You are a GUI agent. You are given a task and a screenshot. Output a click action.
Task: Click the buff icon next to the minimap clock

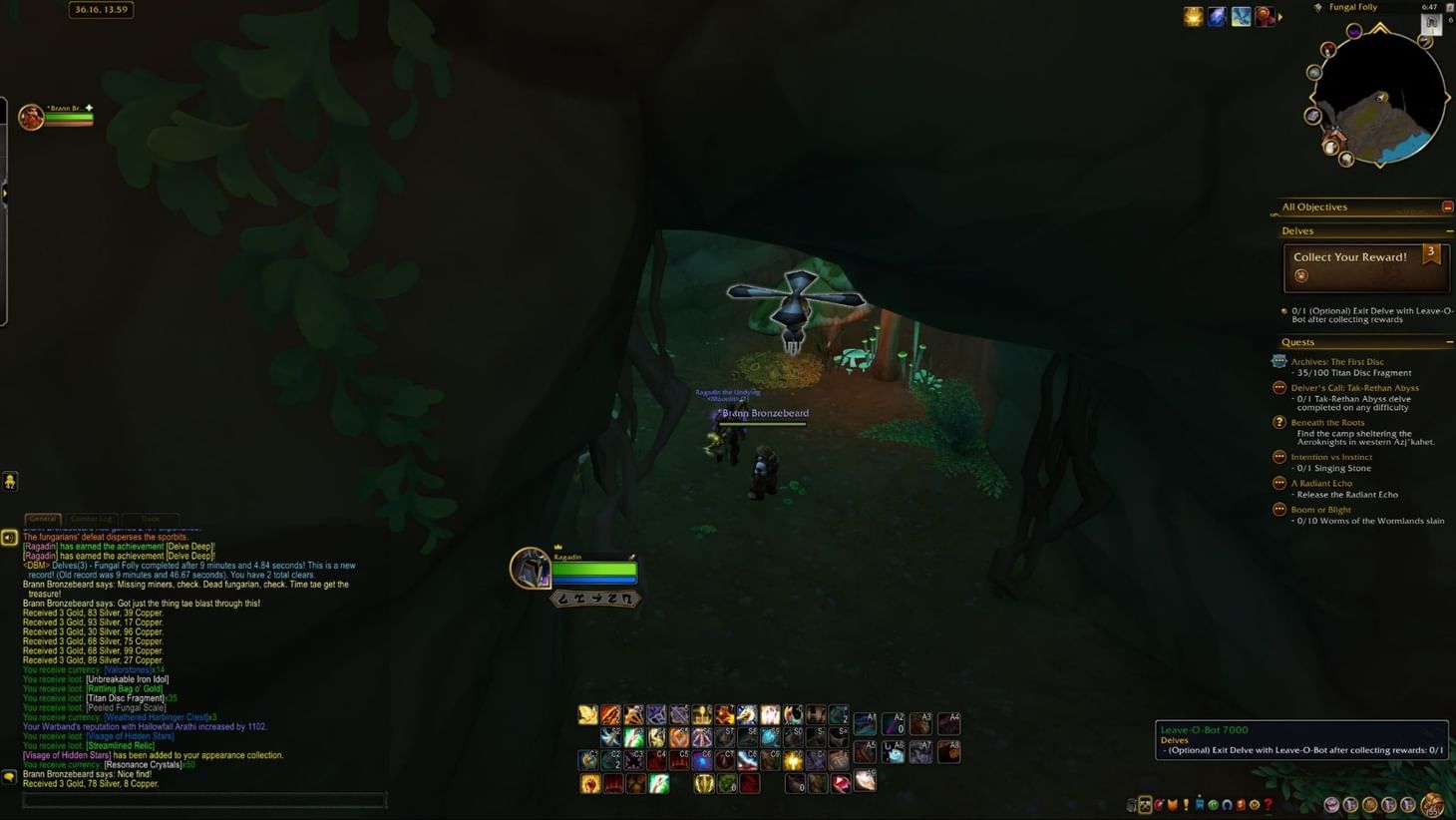pos(1265,16)
